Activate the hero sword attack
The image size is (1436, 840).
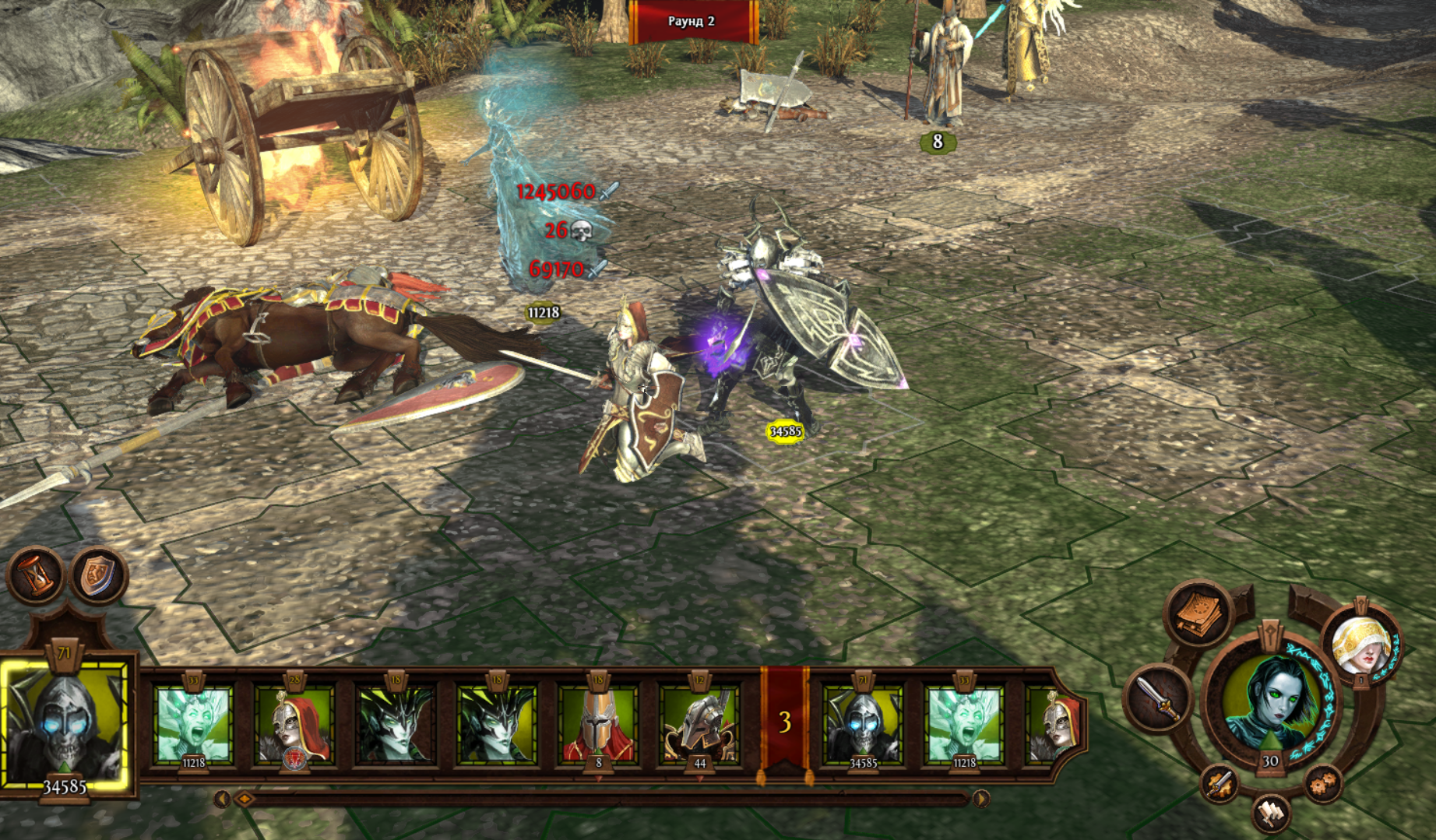point(1159,698)
